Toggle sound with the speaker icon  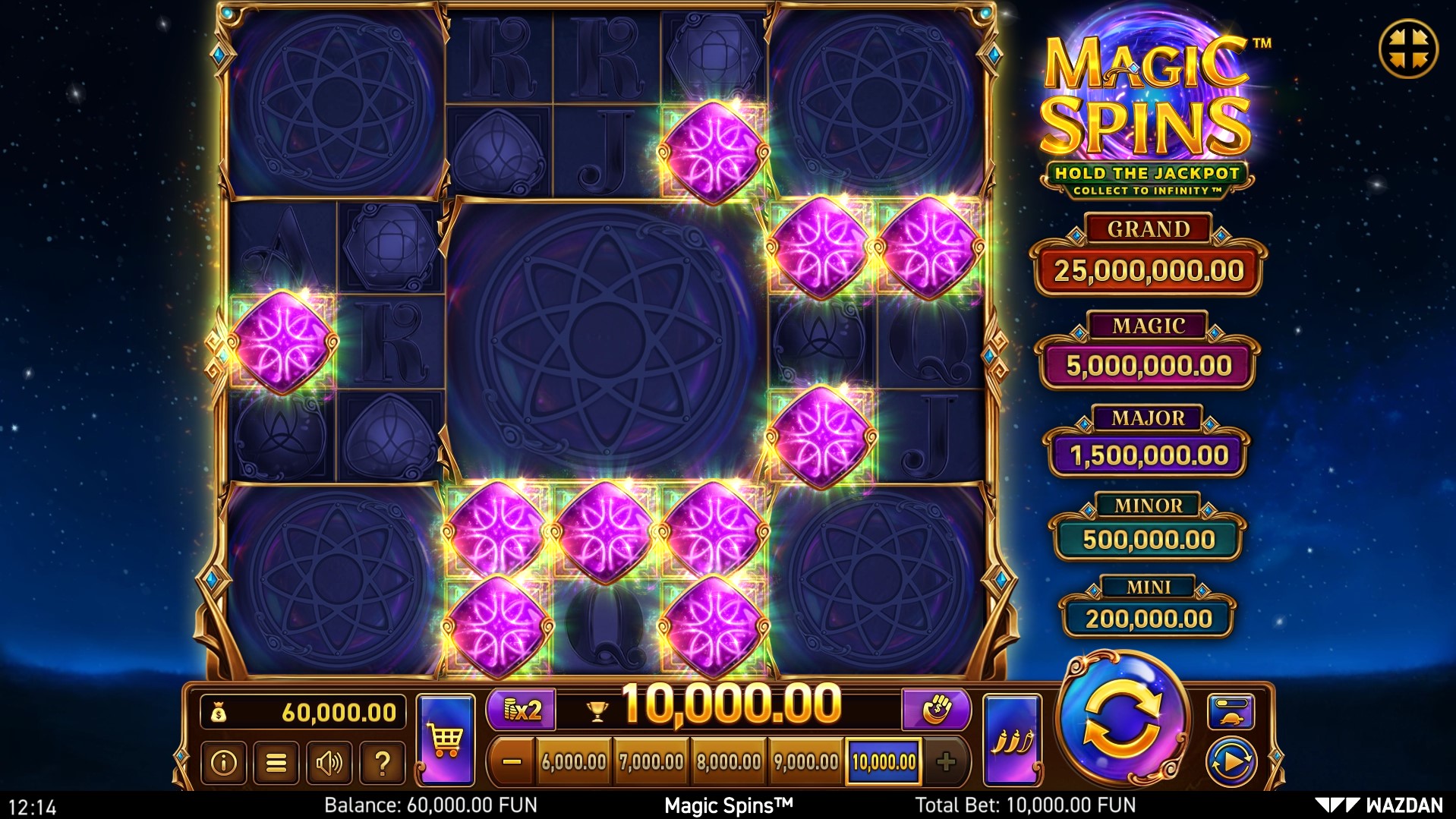point(329,762)
